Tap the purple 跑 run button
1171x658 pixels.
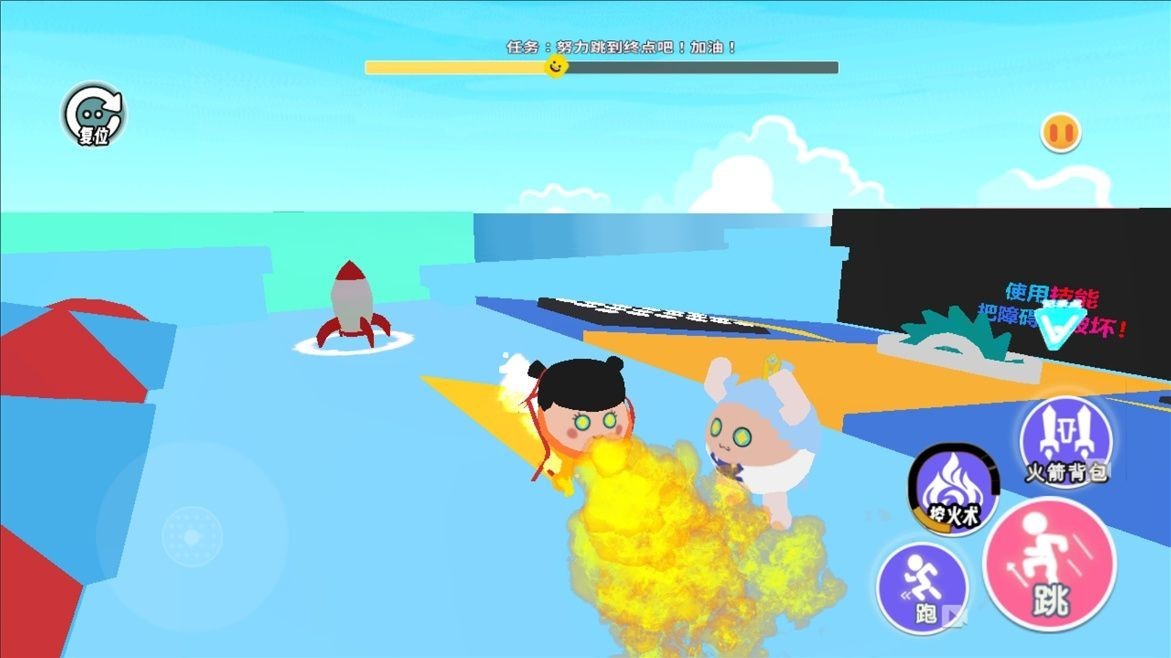coord(922,588)
